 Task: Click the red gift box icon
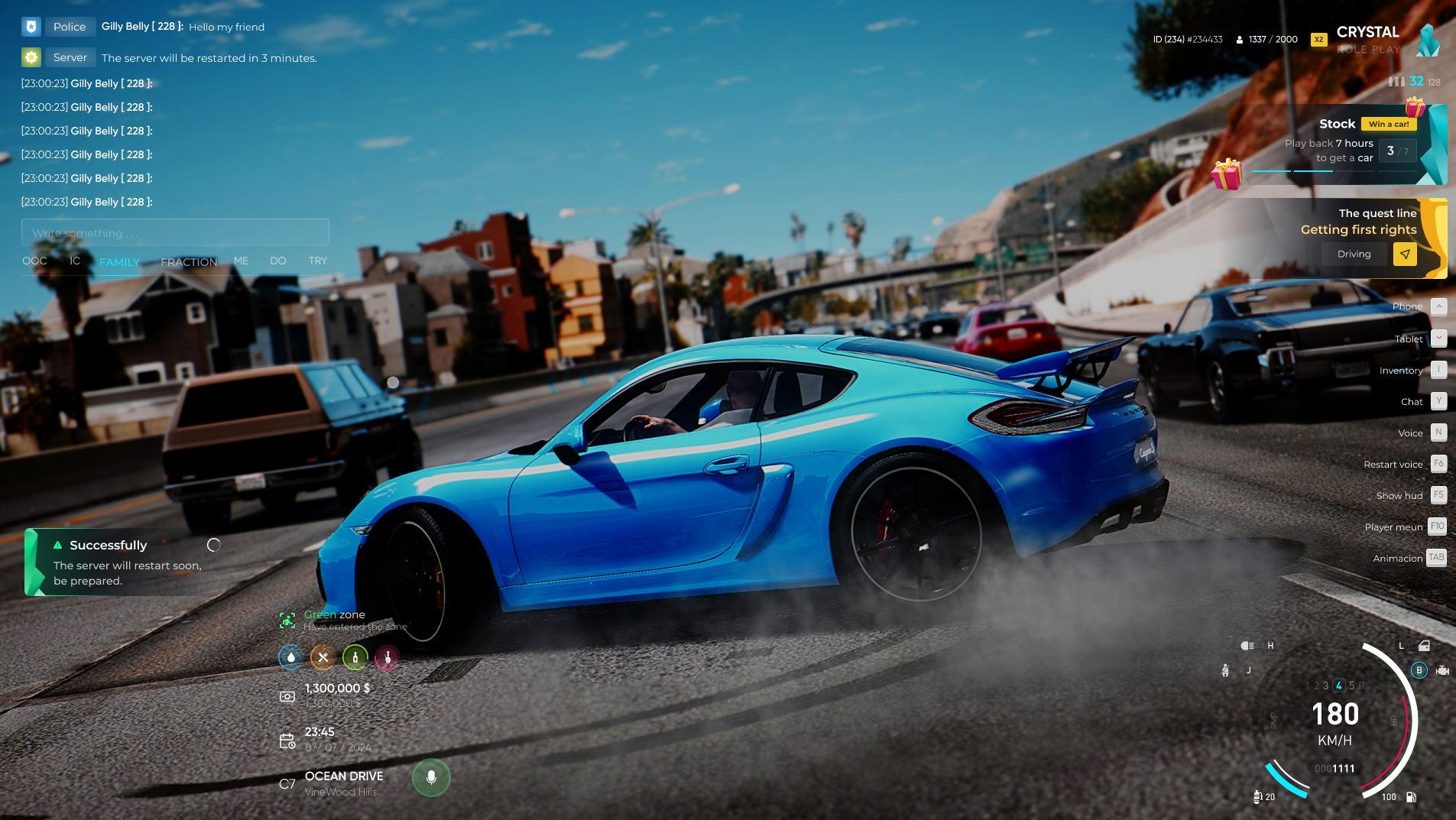click(x=1226, y=174)
